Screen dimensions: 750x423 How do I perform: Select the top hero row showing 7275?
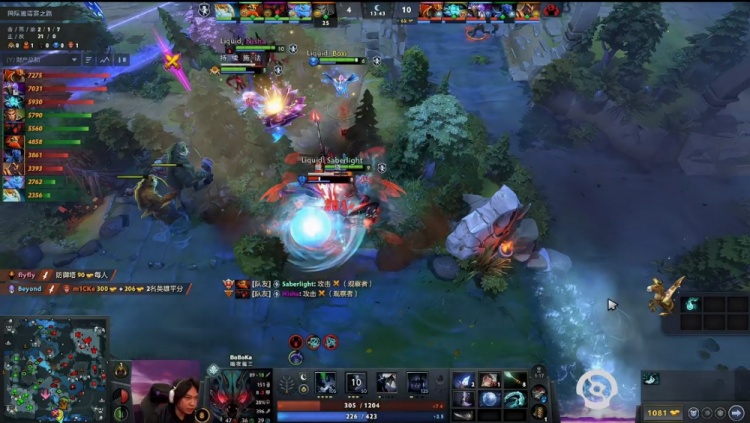coord(50,76)
